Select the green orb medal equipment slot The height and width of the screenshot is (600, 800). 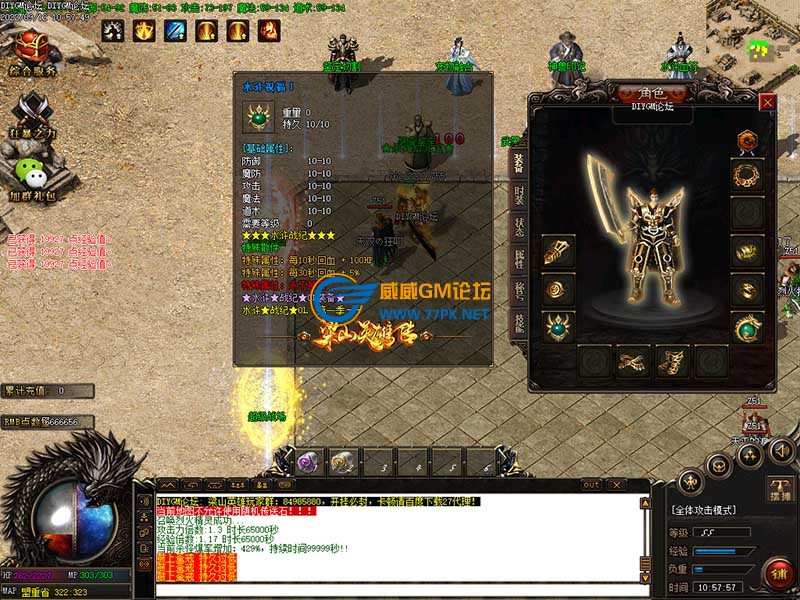(557, 326)
